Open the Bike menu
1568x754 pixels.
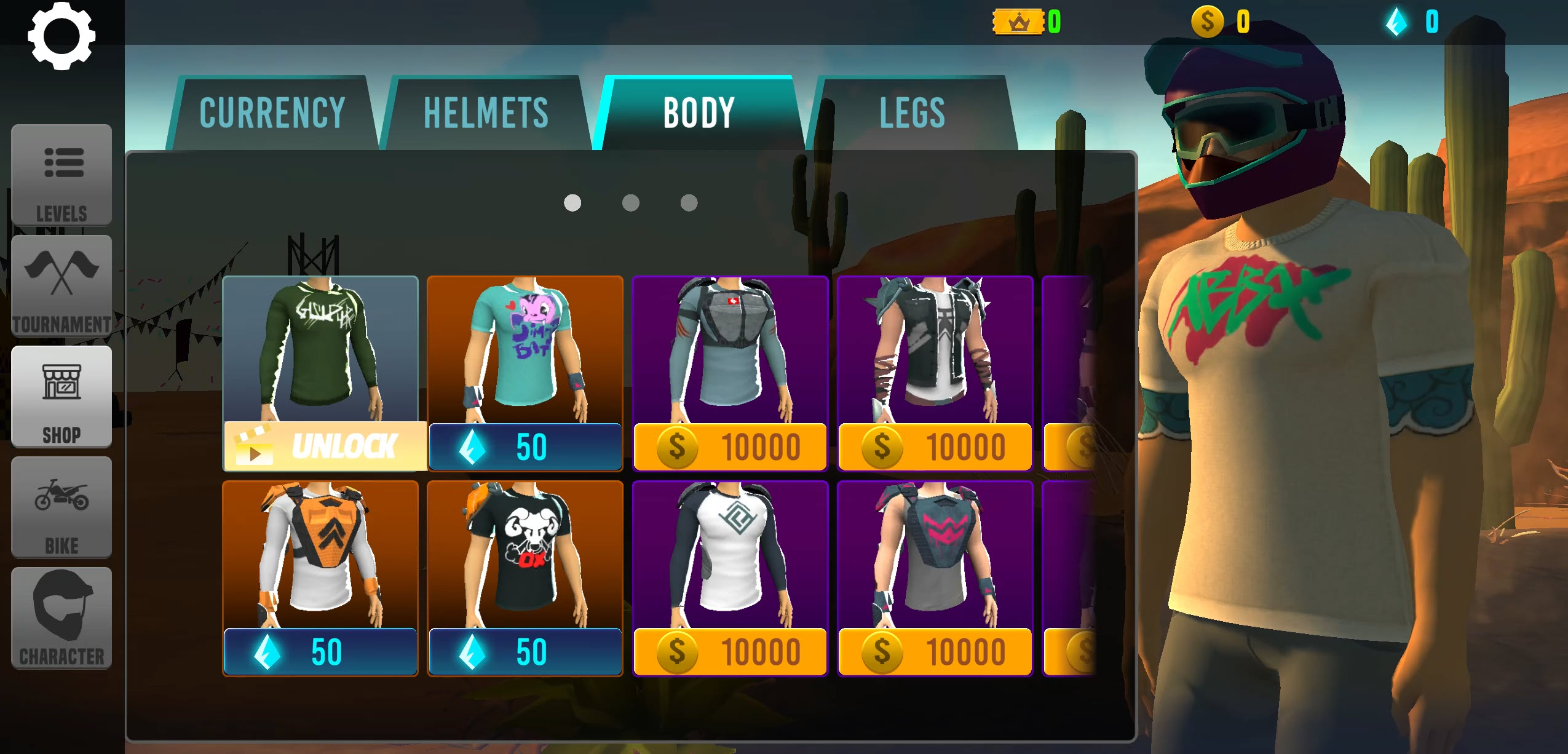click(61, 507)
